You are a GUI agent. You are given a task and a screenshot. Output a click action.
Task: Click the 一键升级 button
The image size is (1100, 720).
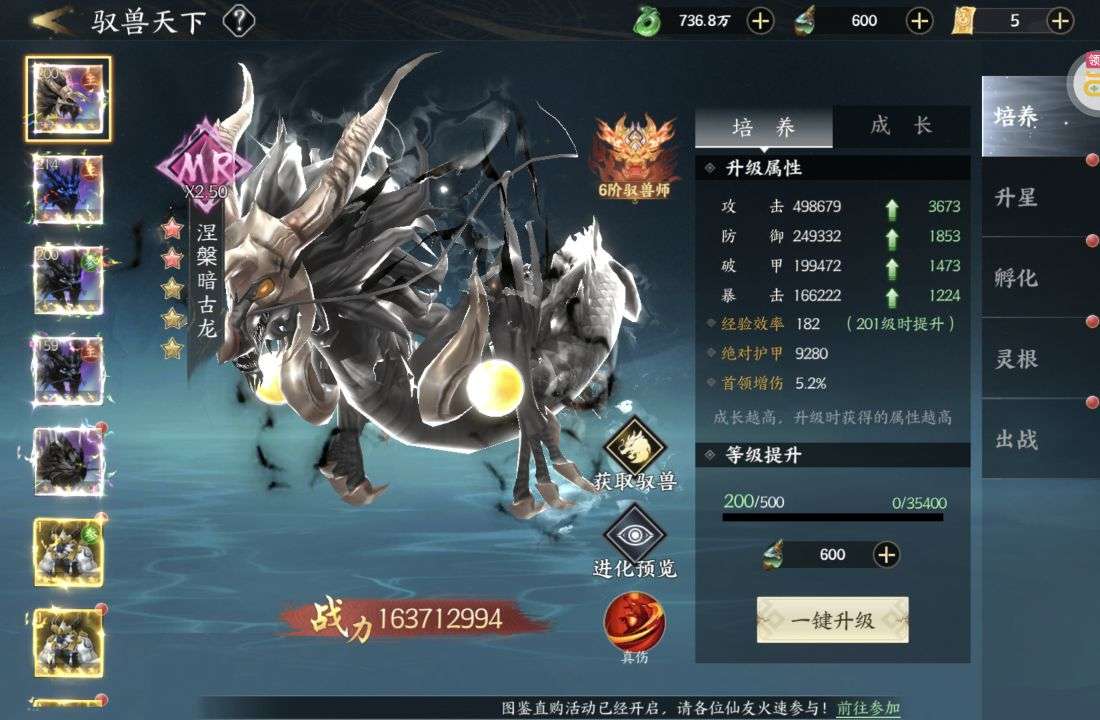click(832, 620)
